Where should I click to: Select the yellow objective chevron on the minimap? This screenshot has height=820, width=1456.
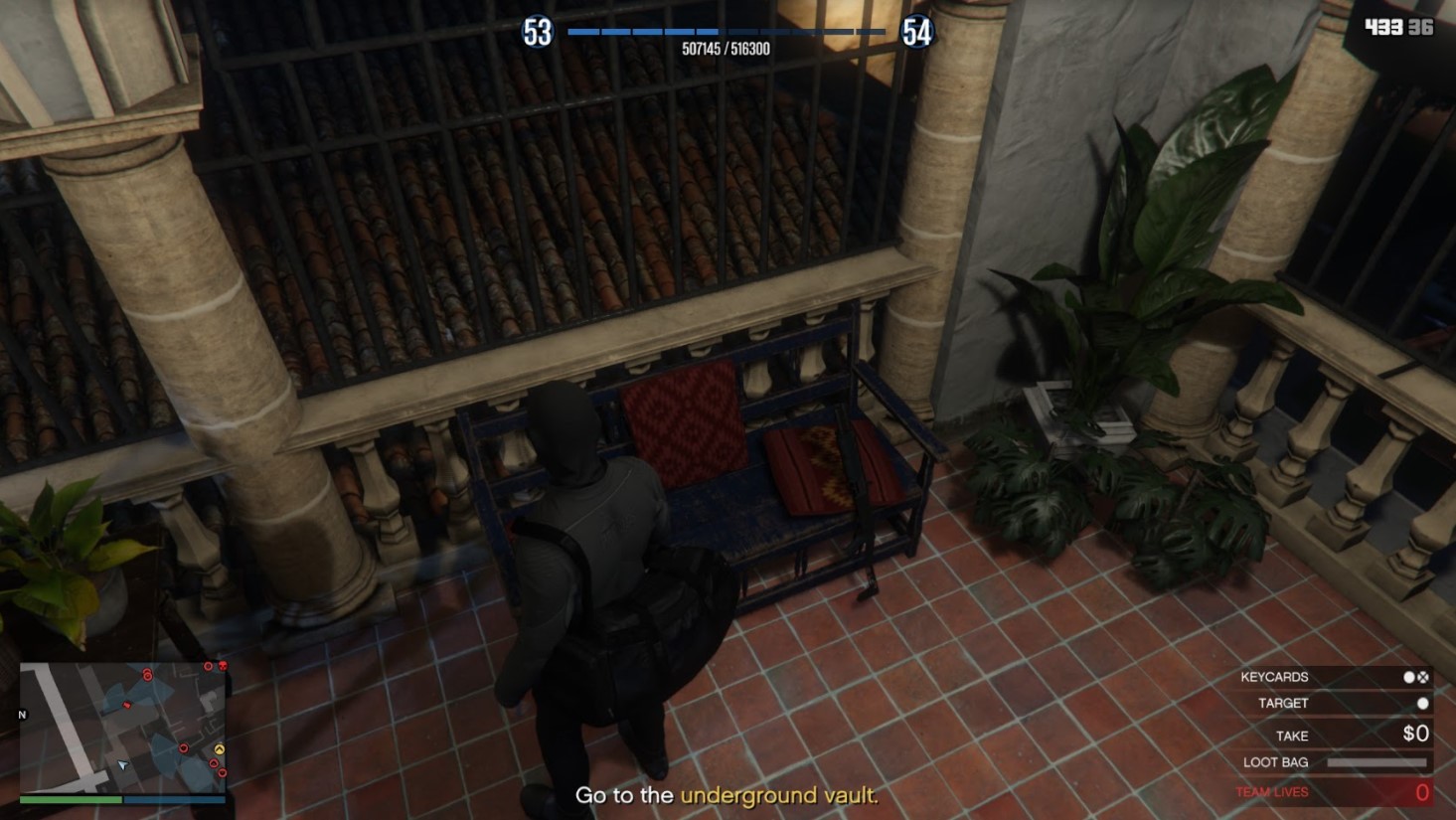[x=220, y=748]
